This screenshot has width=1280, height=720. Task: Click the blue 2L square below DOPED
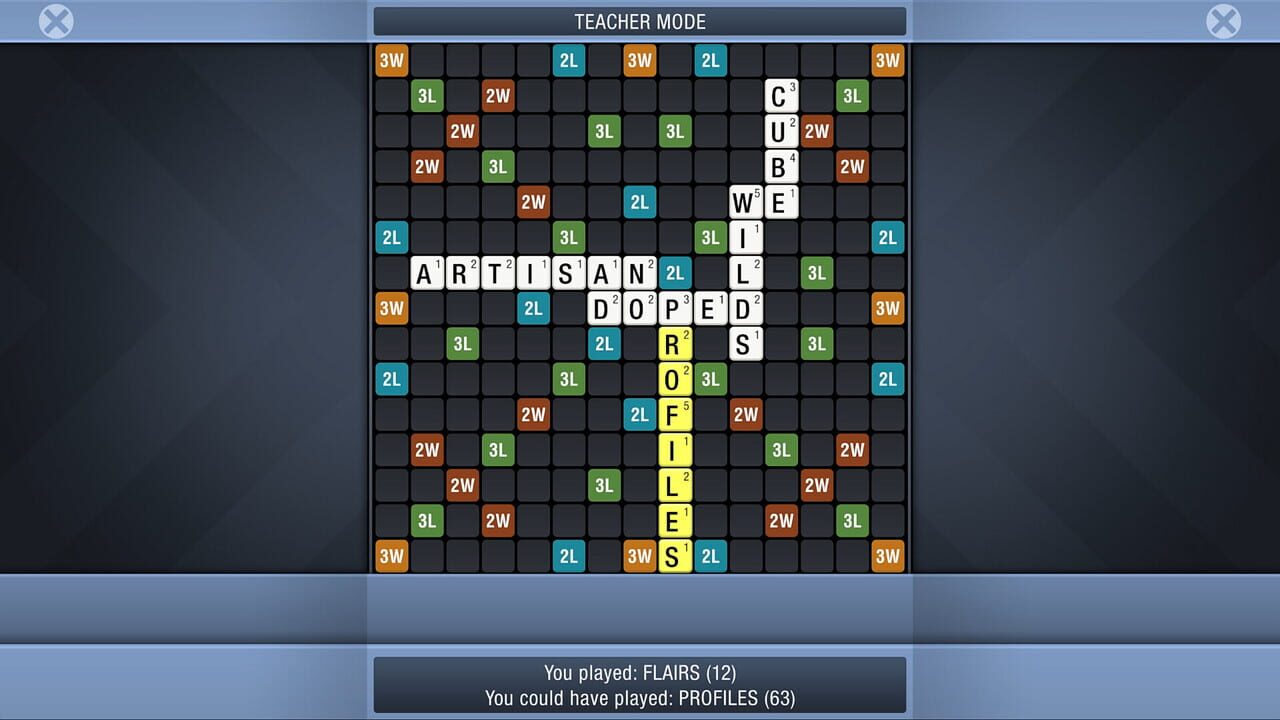[604, 344]
